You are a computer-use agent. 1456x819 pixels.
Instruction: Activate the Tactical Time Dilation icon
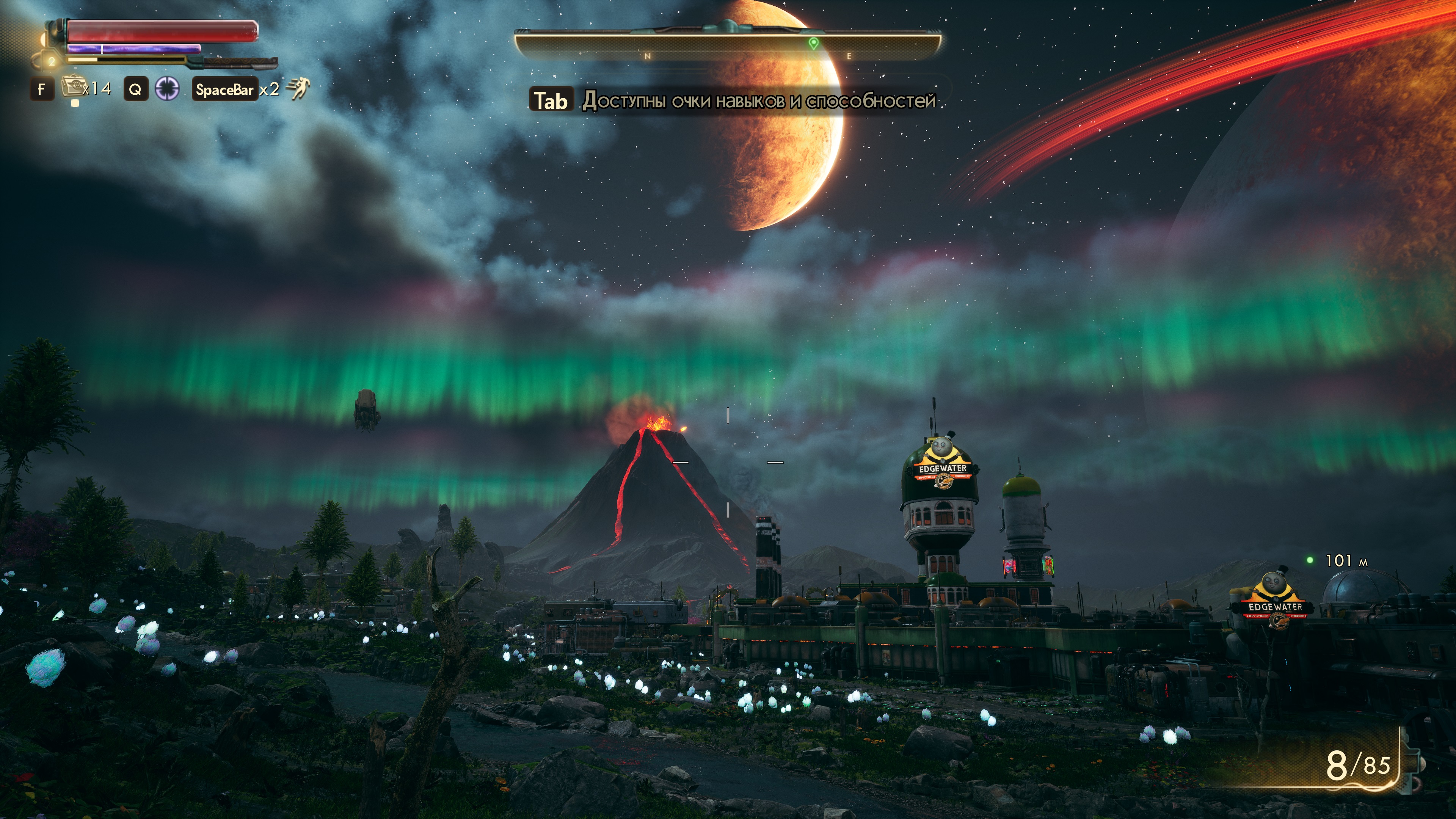pyautogui.click(x=167, y=89)
